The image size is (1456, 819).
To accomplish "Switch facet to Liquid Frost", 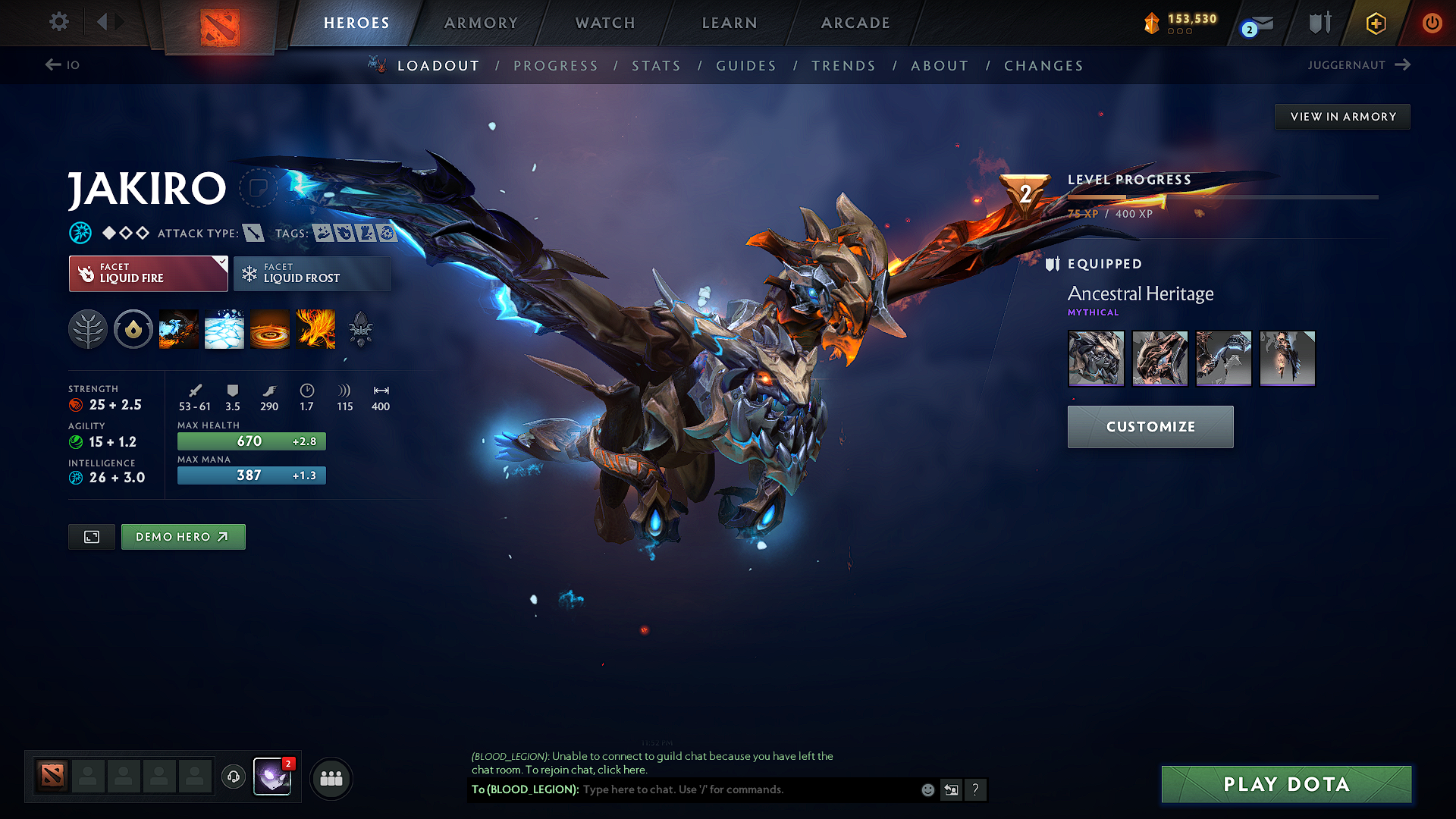I will [312, 273].
